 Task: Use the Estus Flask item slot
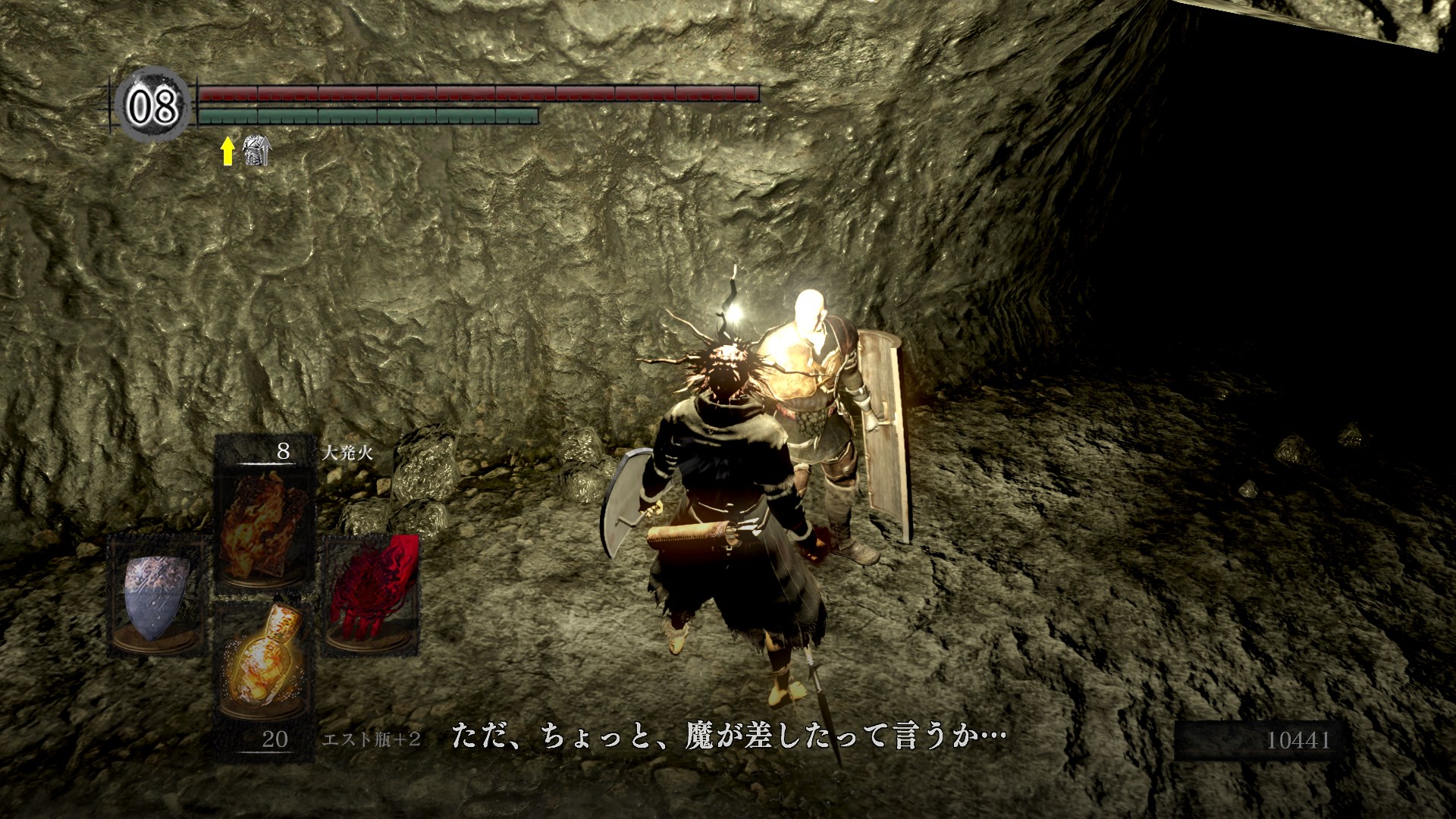point(264,661)
